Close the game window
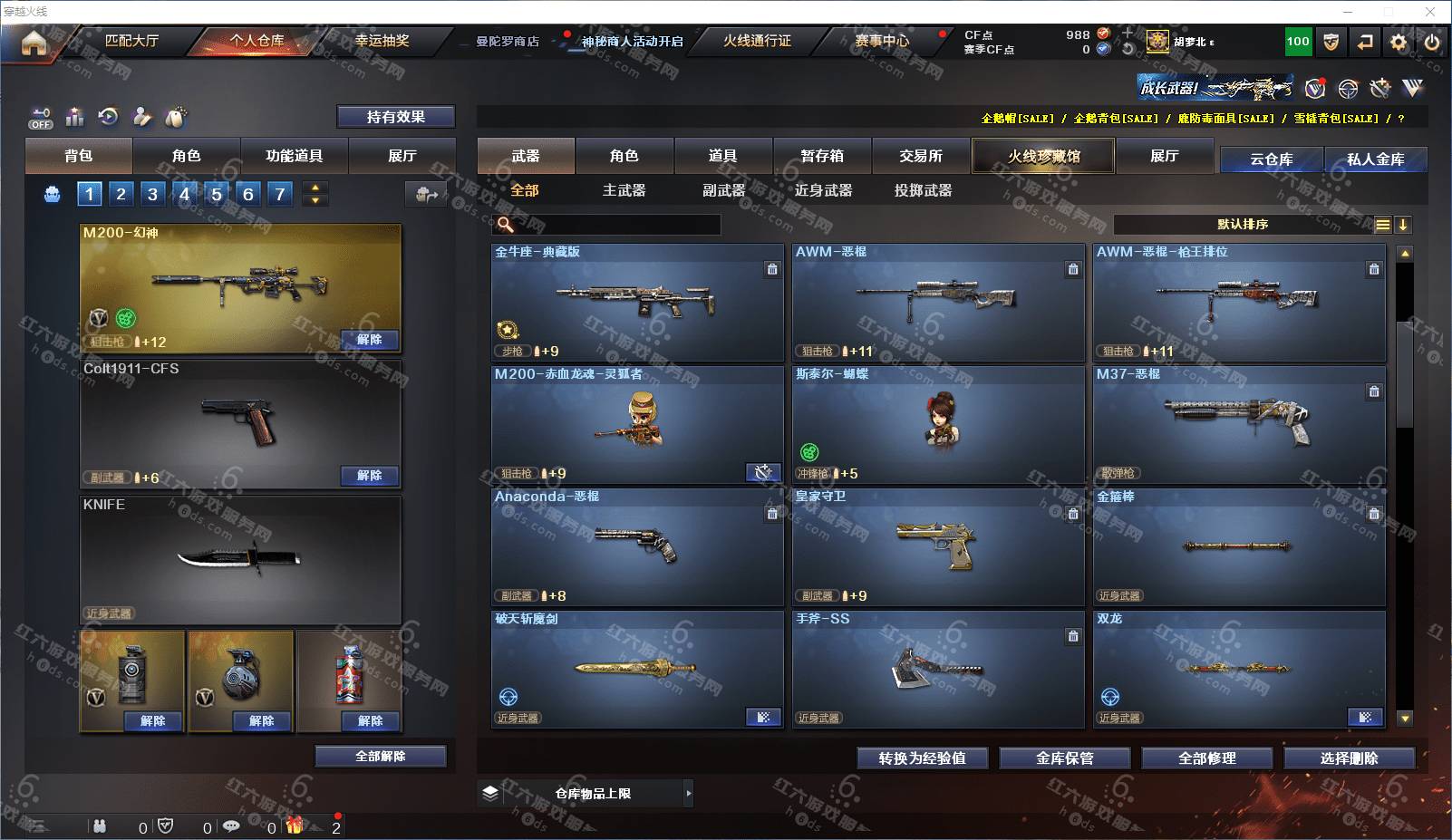 pos(1430,12)
